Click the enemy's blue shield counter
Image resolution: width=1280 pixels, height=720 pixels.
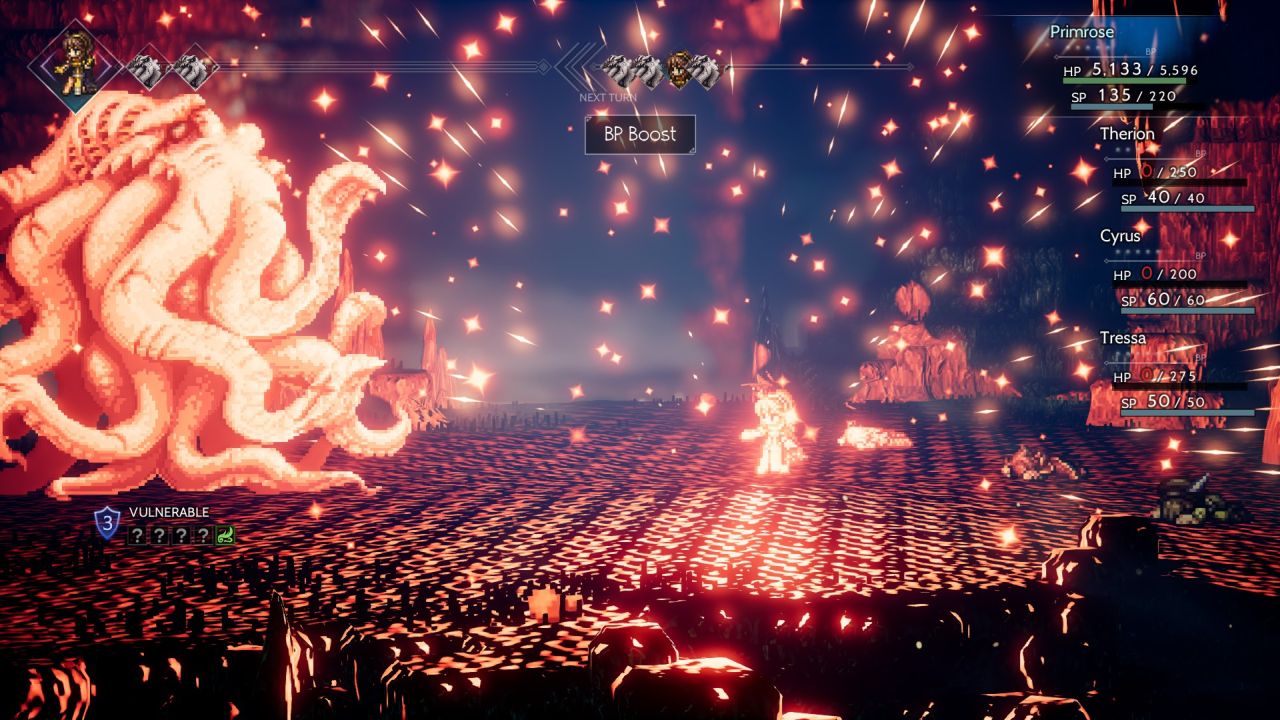tap(107, 521)
